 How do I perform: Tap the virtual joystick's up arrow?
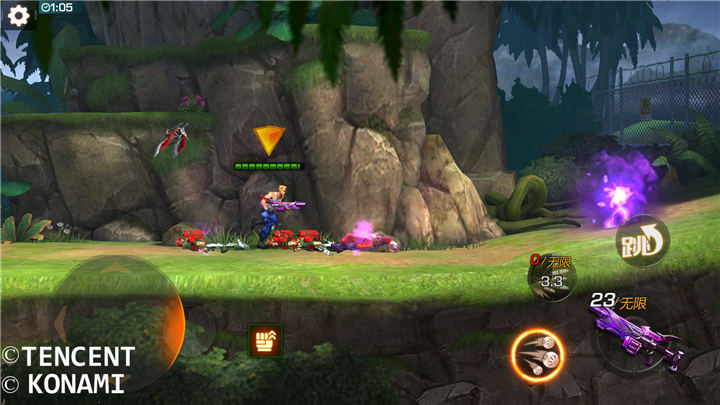[x=117, y=268]
